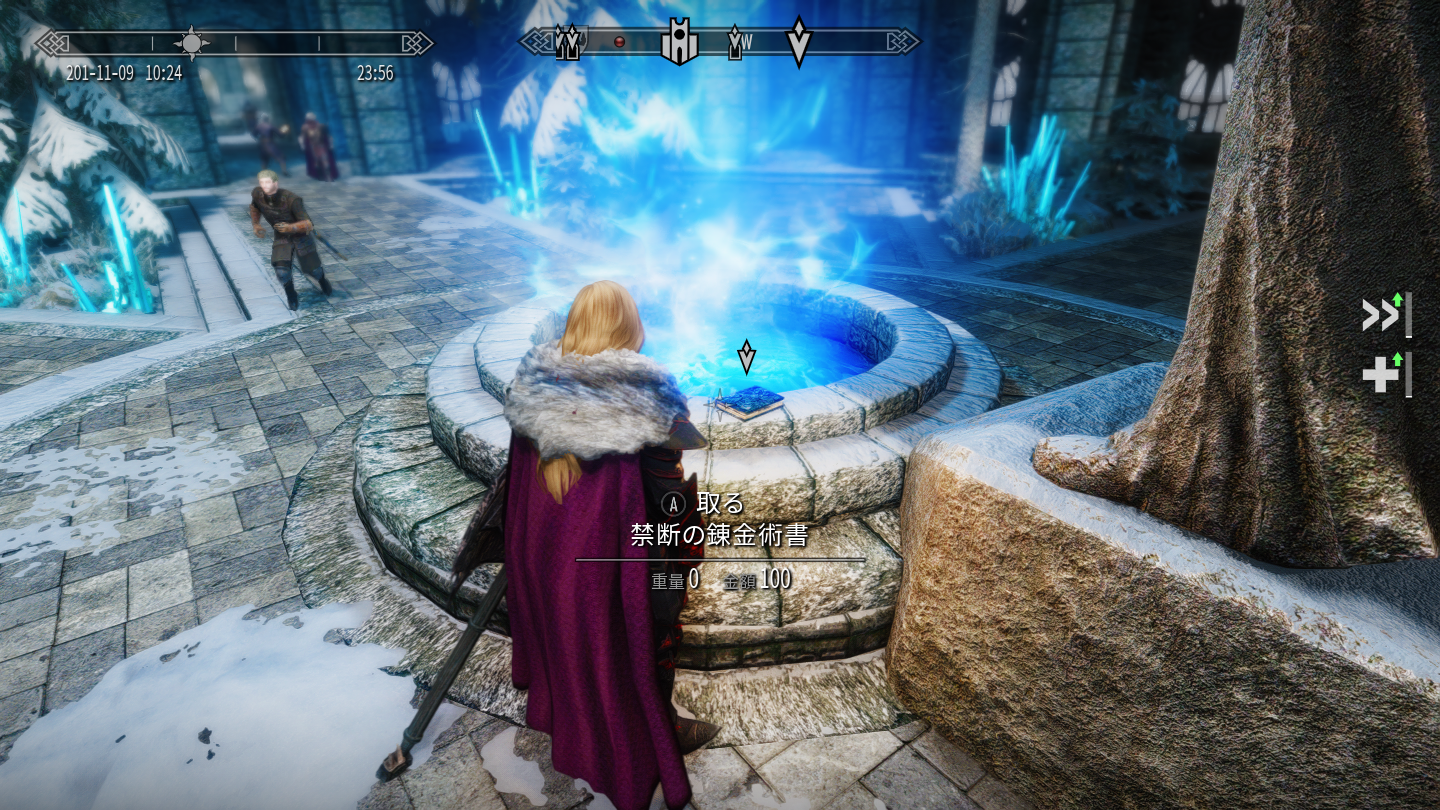Select the castle-shaped compass marker
The height and width of the screenshot is (810, 1440).
[x=679, y=42]
